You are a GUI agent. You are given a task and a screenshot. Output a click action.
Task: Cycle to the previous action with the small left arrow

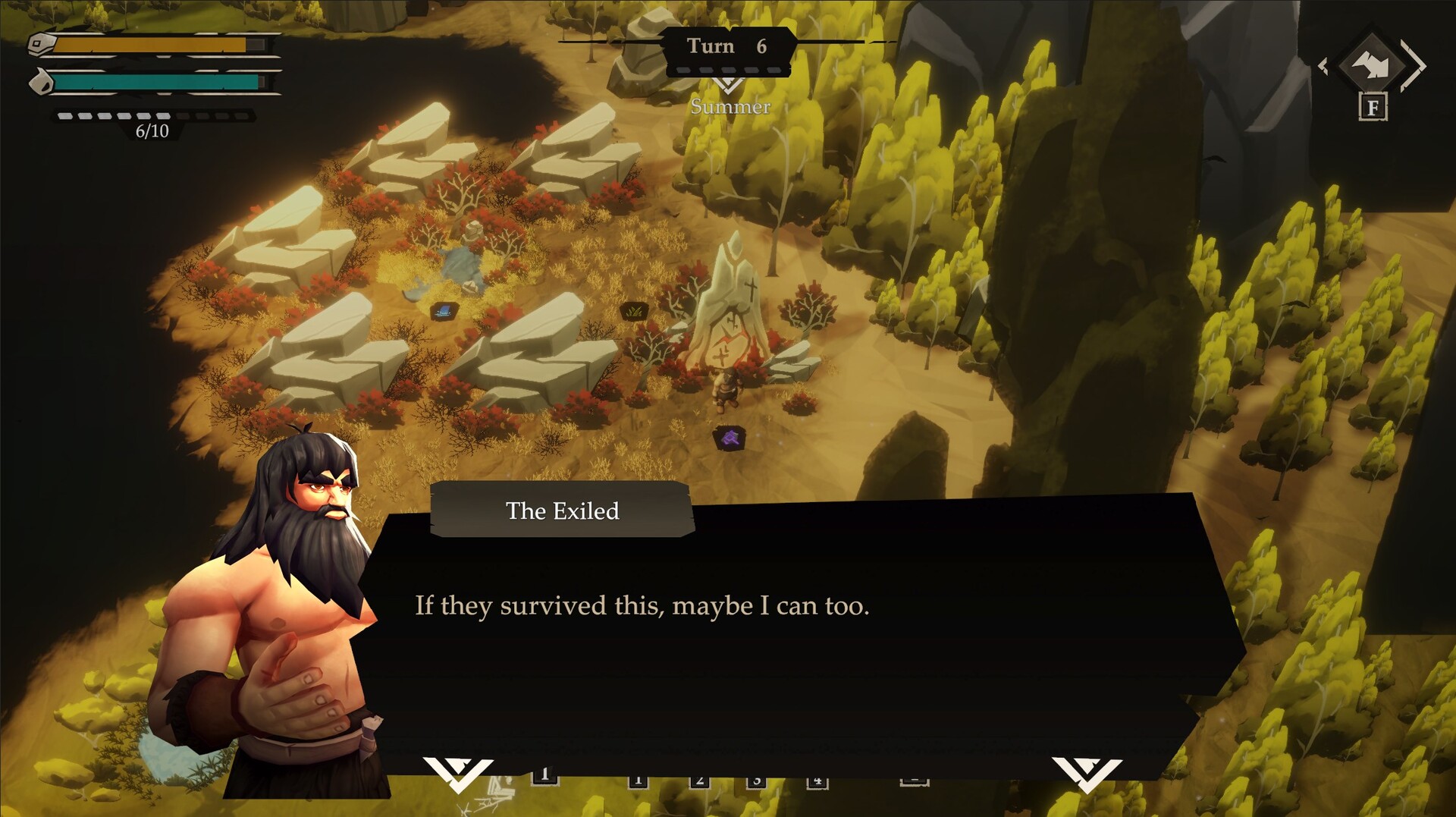point(1323,67)
